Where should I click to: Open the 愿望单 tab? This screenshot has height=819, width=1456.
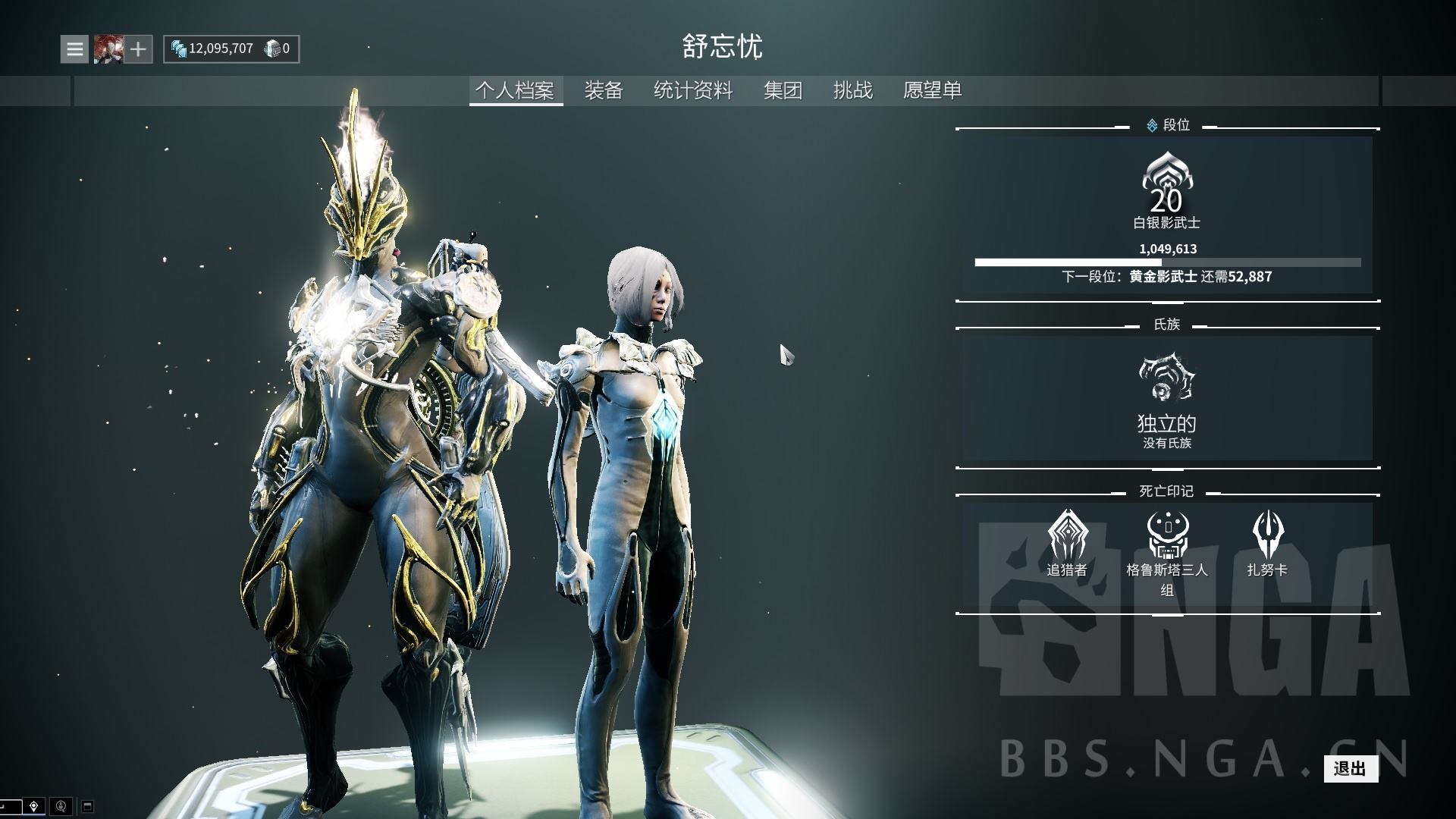click(932, 90)
